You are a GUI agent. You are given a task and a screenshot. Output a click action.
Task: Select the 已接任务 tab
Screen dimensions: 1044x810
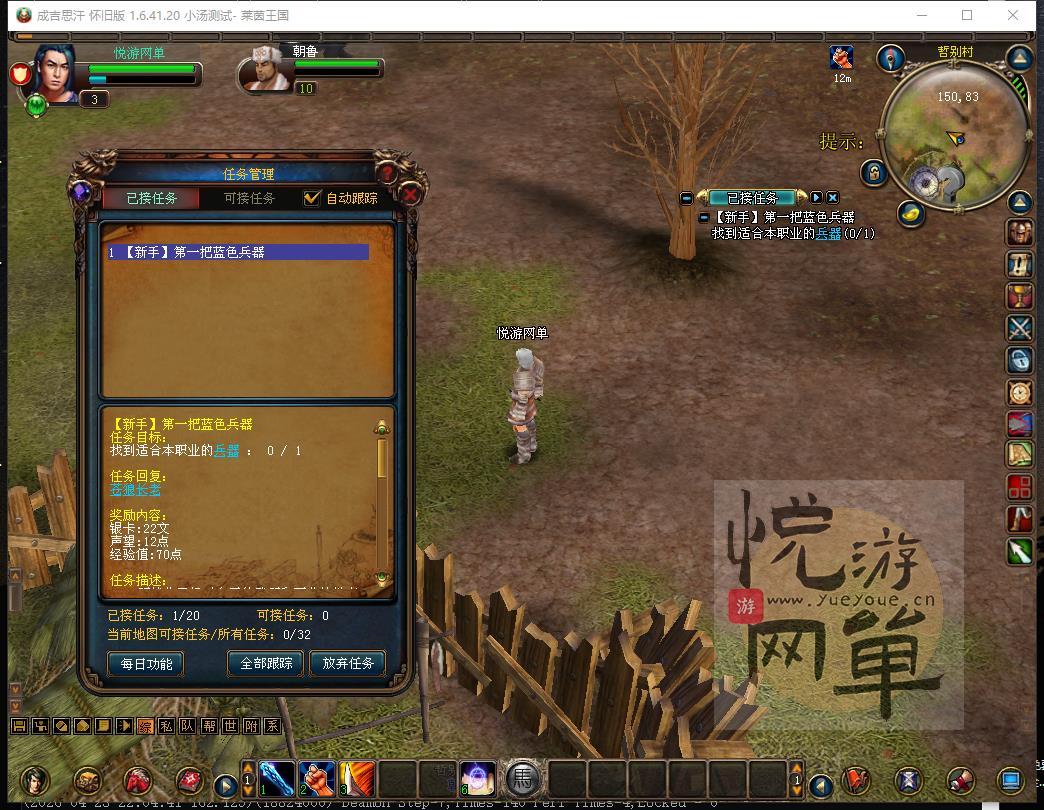(x=152, y=198)
